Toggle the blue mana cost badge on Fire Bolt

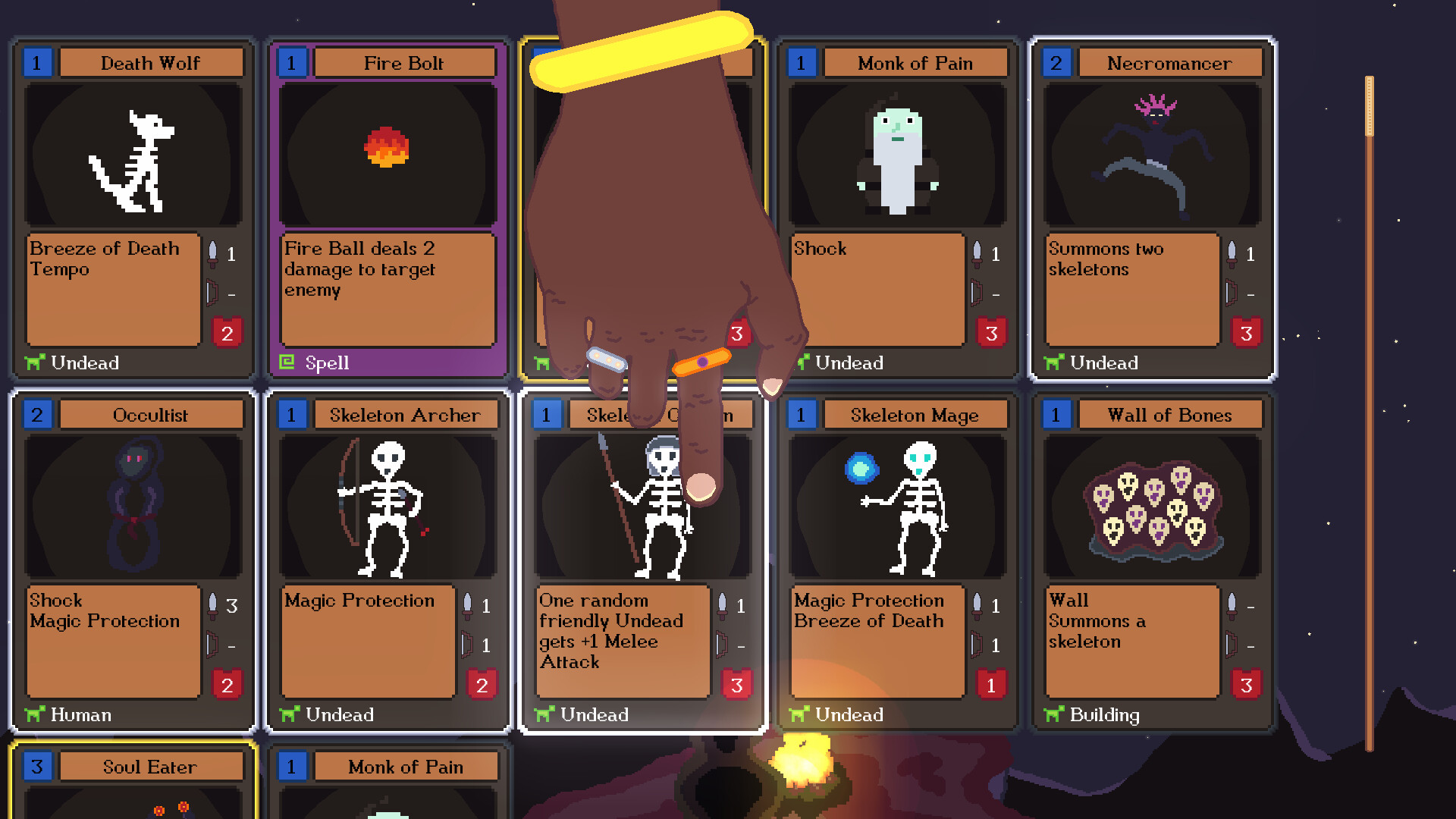(292, 63)
